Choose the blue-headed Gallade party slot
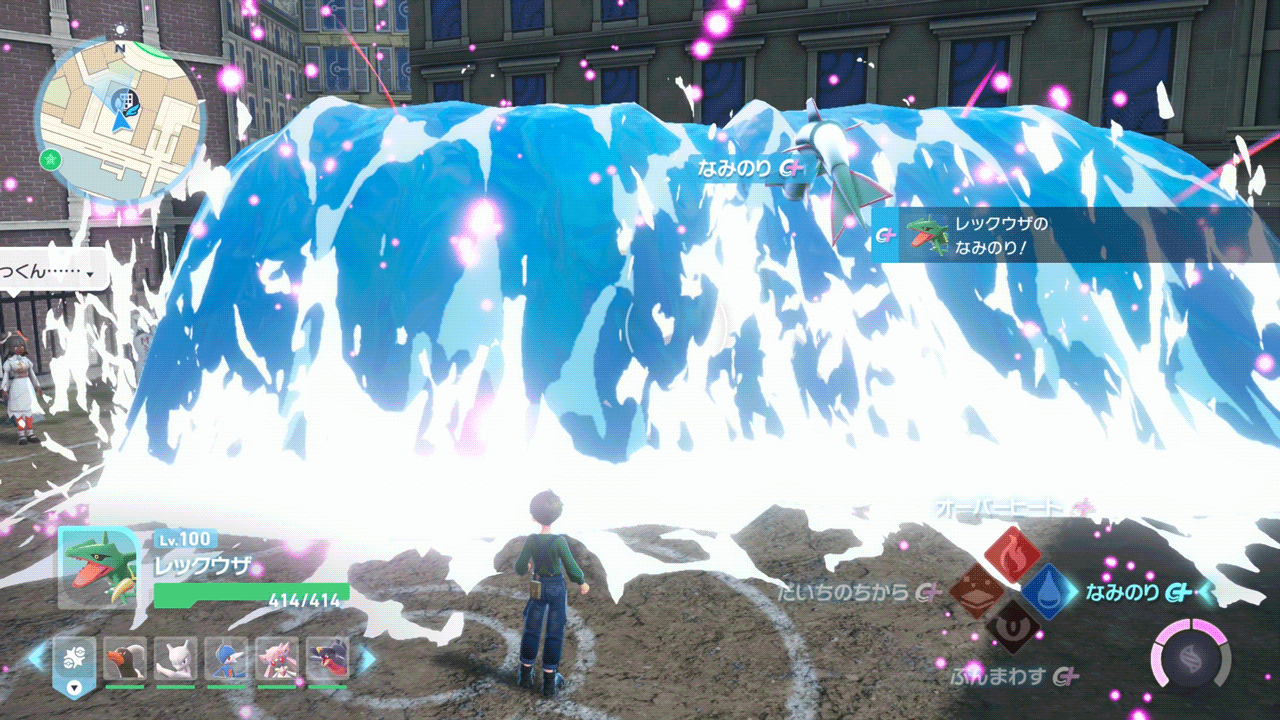The height and width of the screenshot is (720, 1280). 226,659
